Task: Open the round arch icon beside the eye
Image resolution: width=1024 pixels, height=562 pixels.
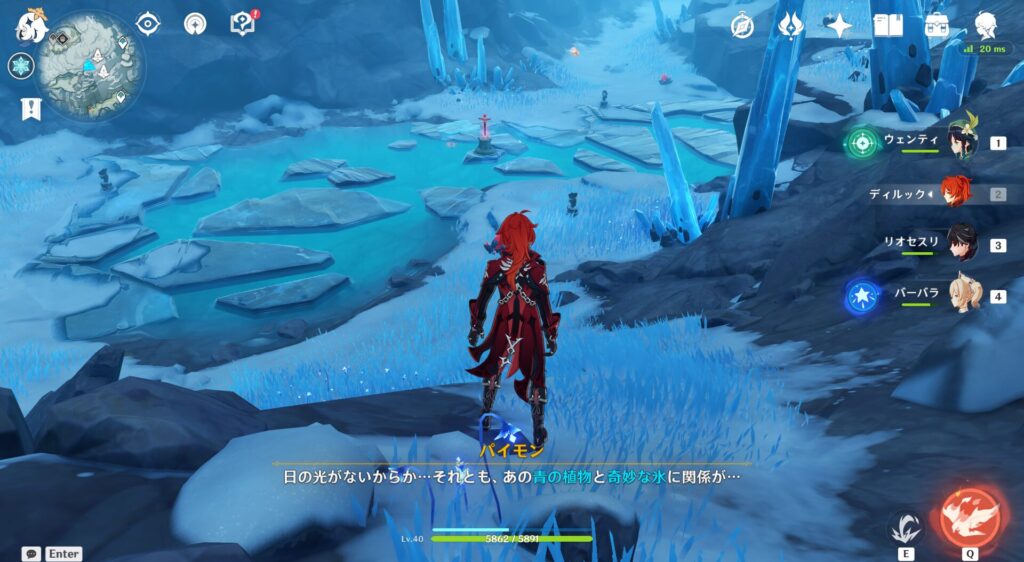Action: coord(195,23)
